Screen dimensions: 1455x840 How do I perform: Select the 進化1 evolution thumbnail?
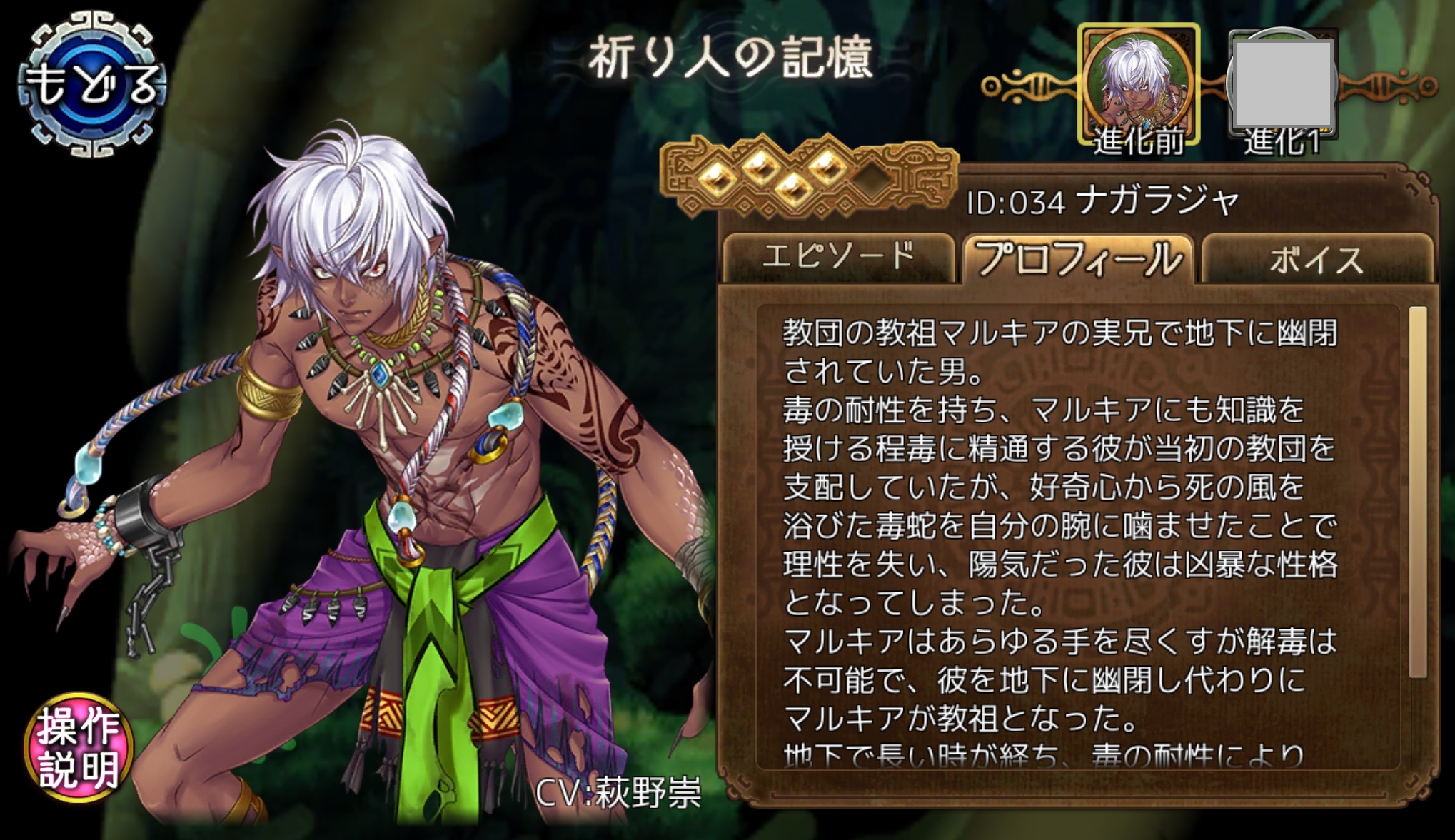point(1282,86)
